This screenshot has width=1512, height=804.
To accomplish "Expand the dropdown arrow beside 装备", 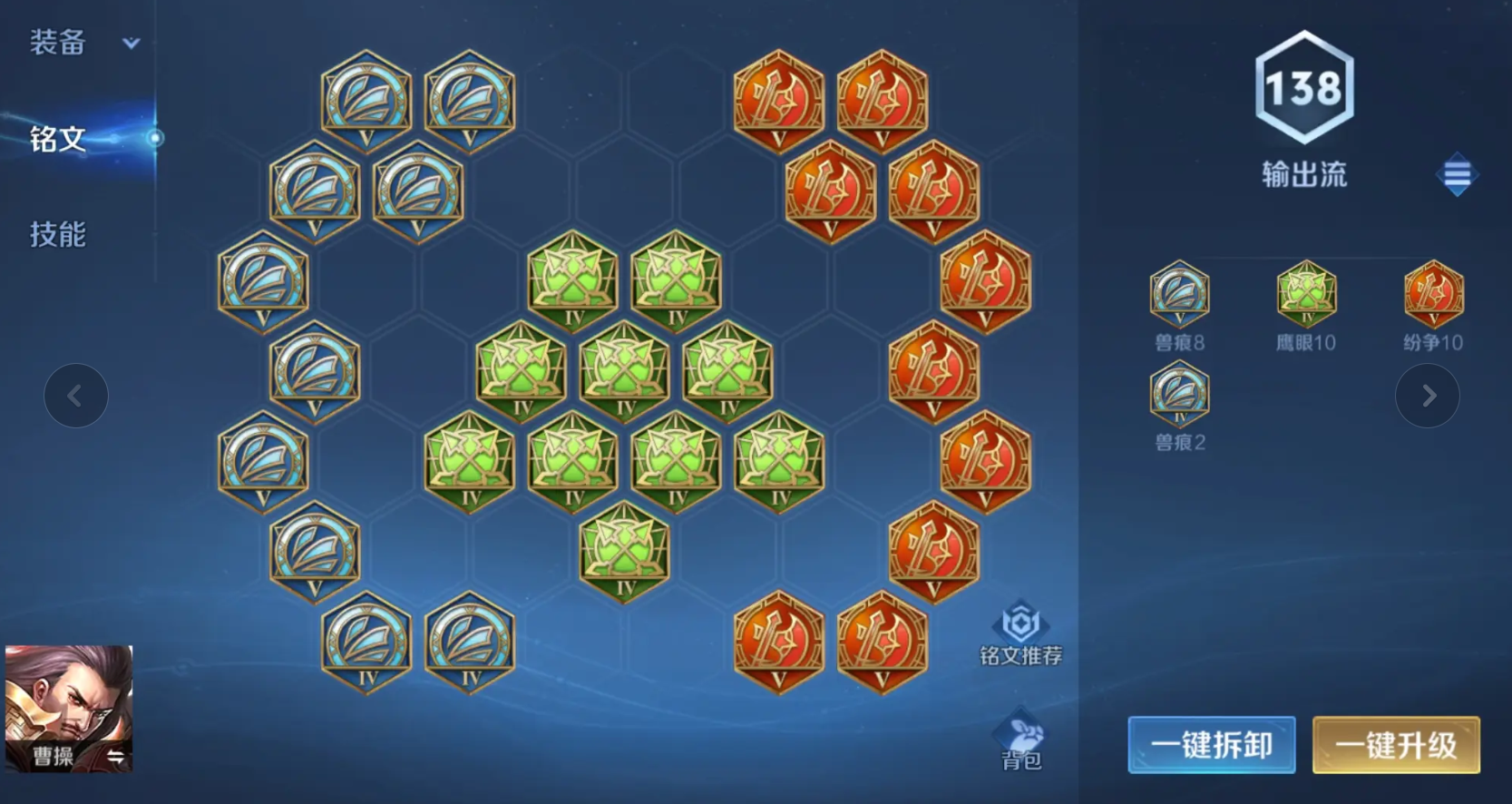I will [132, 43].
